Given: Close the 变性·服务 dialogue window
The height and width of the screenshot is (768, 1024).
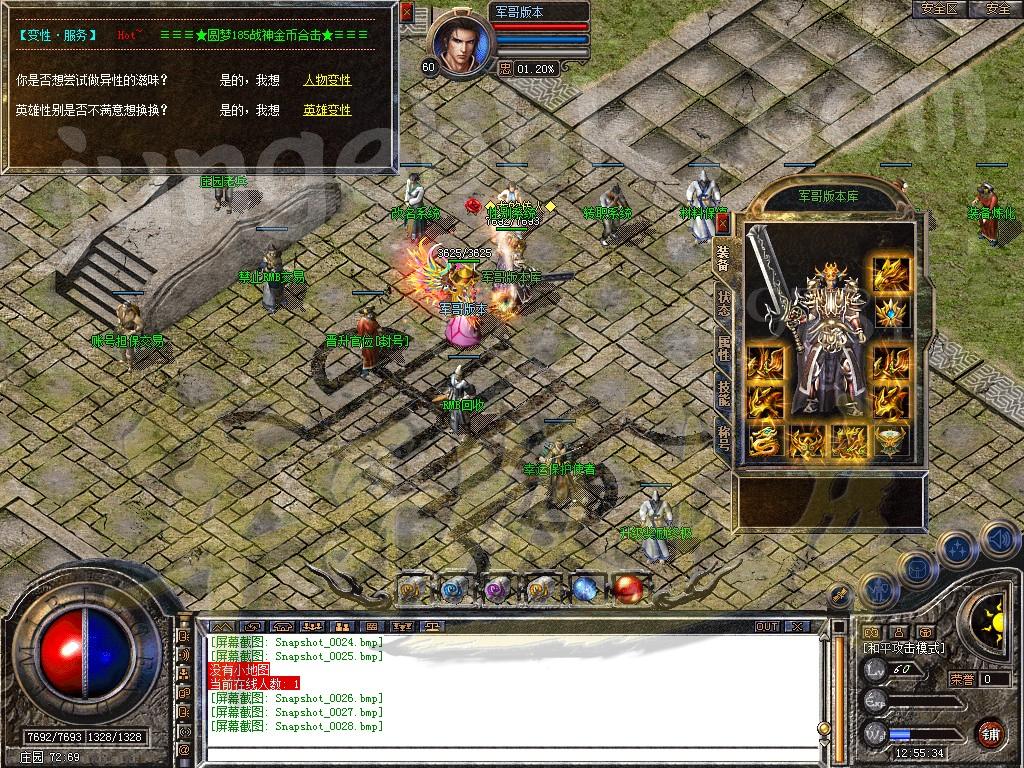Looking at the screenshot, I should click(406, 13).
